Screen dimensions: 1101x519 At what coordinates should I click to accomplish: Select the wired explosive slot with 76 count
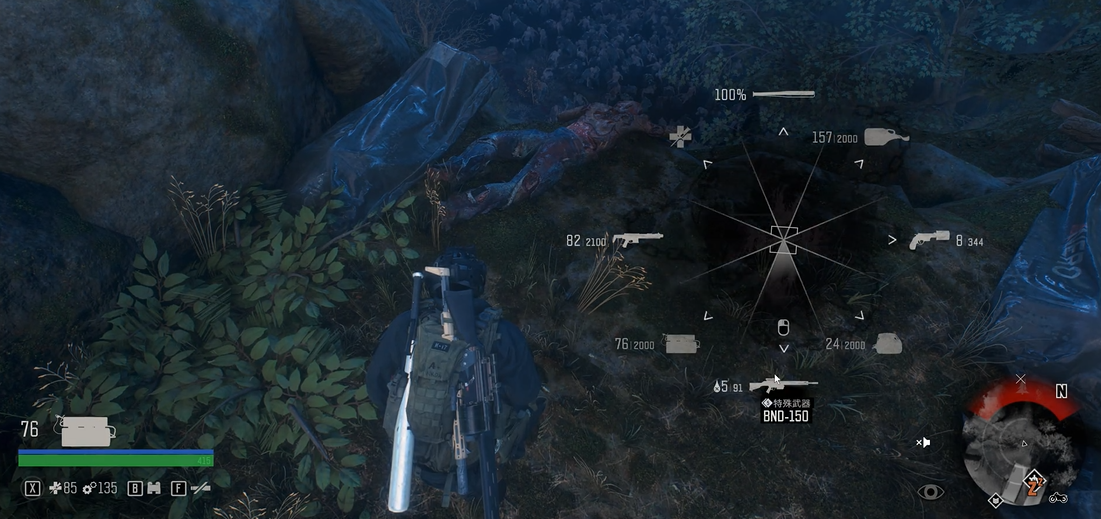680,344
